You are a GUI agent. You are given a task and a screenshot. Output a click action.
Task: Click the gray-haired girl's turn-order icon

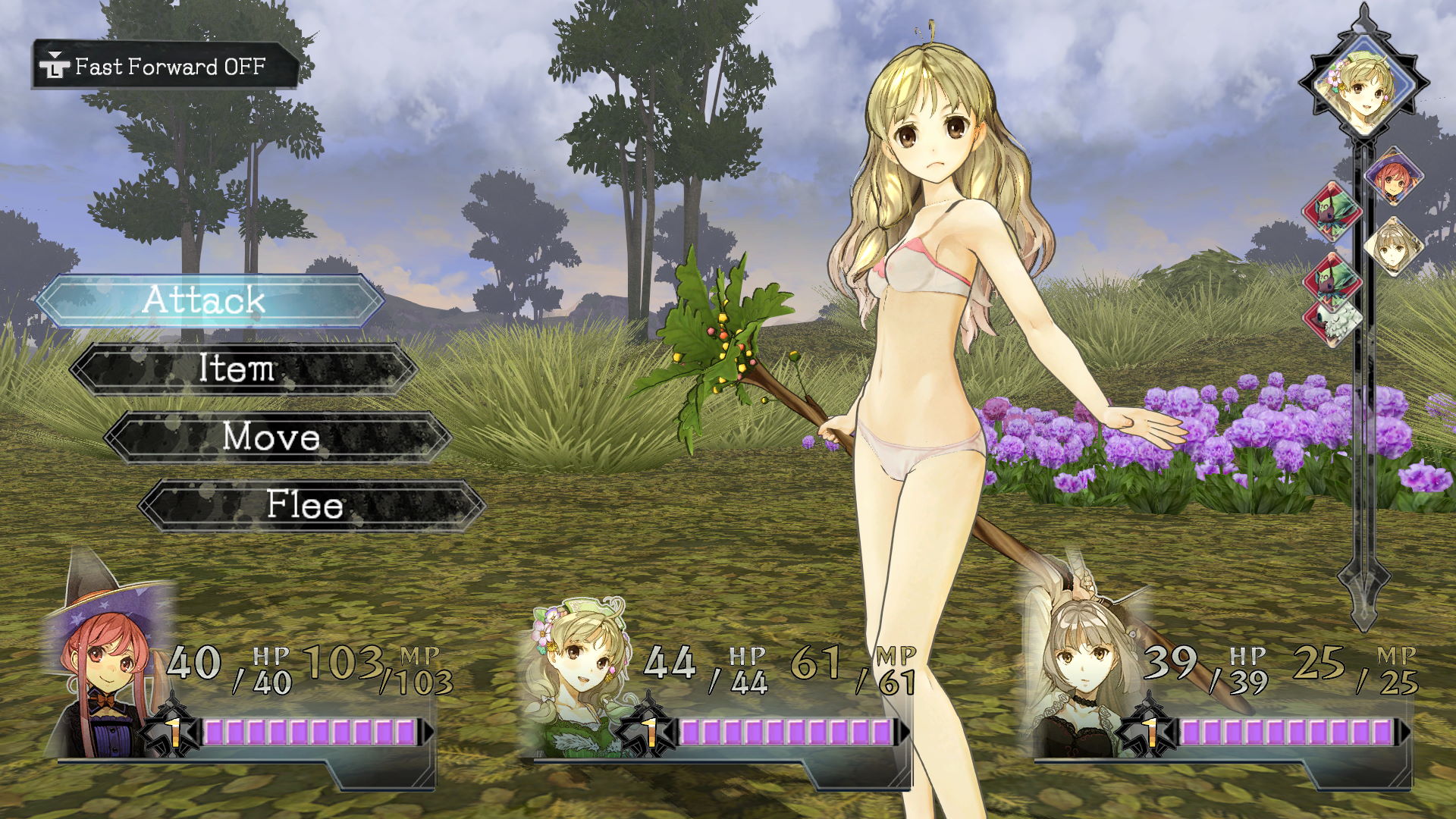(x=1393, y=247)
